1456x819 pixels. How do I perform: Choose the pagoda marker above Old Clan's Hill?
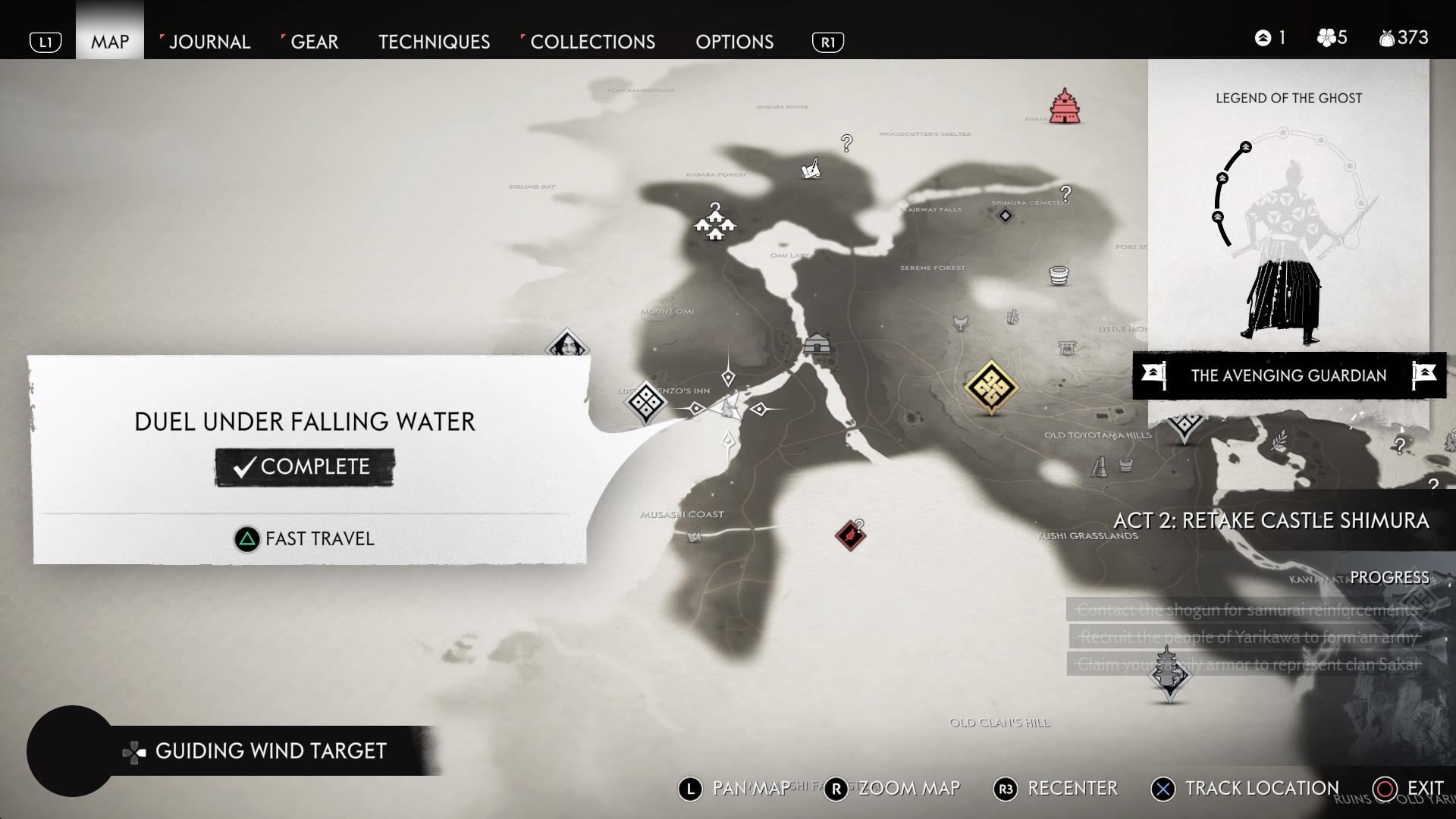click(1168, 671)
